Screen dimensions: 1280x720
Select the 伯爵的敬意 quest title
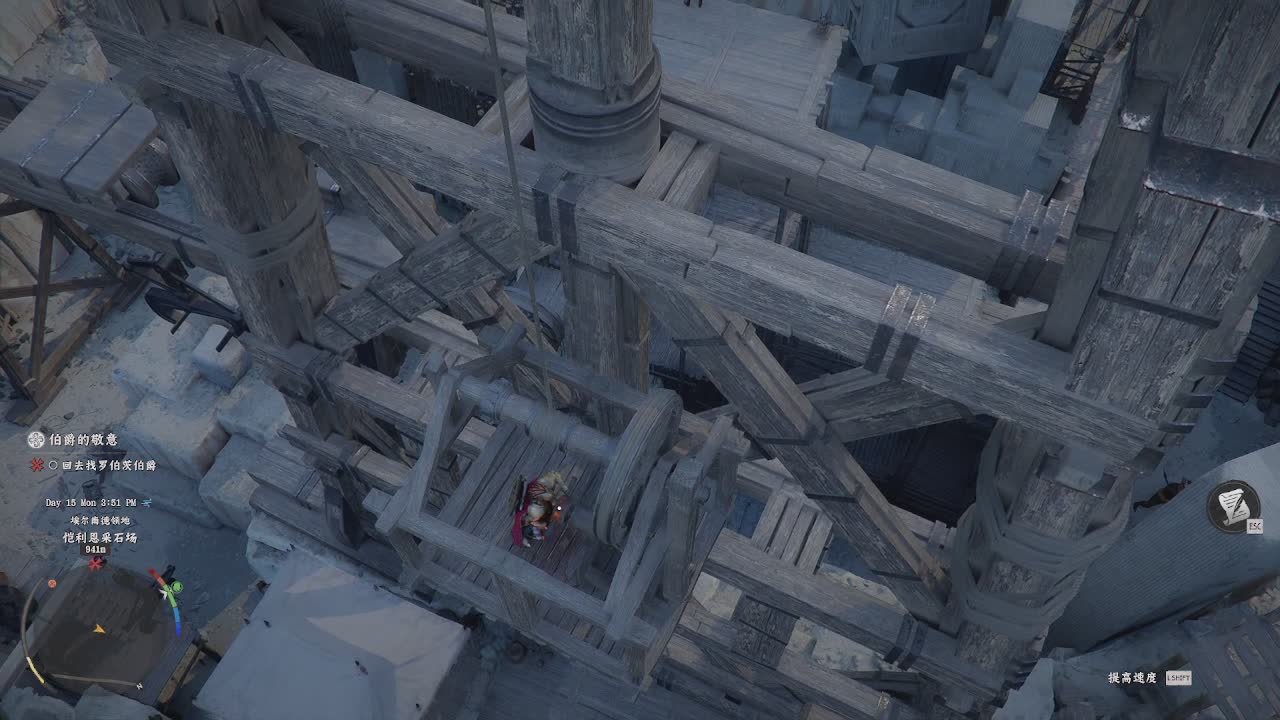(83, 440)
